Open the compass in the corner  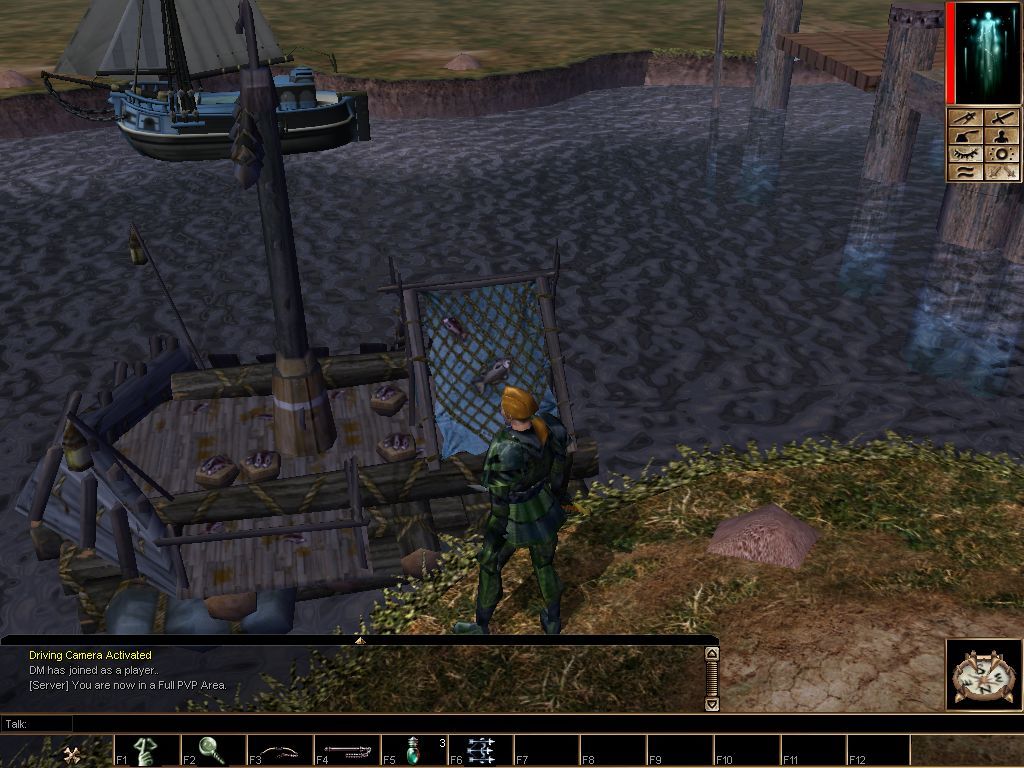tap(983, 675)
